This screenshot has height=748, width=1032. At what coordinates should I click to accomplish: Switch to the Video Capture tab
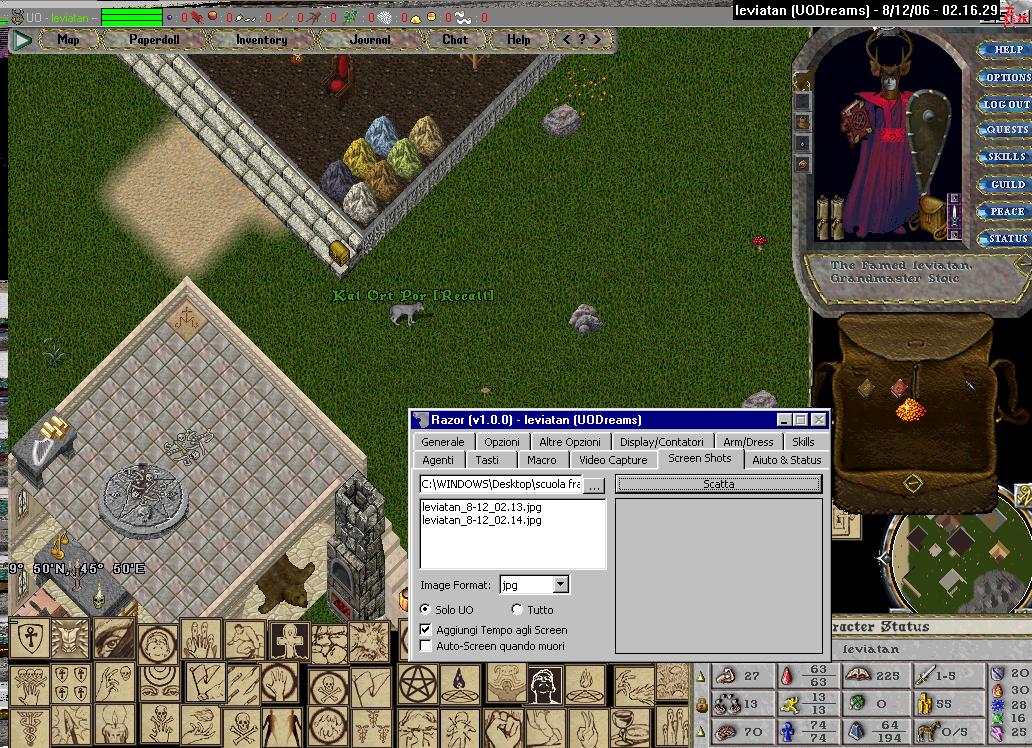click(x=613, y=460)
